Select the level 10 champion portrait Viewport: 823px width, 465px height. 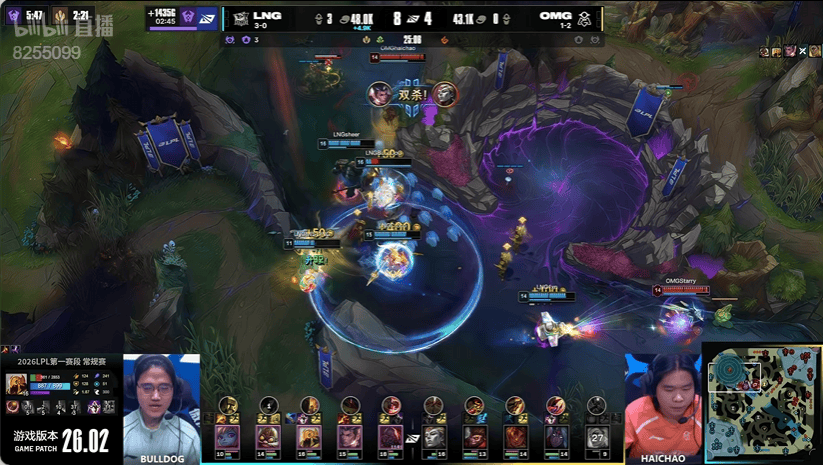click(227, 437)
